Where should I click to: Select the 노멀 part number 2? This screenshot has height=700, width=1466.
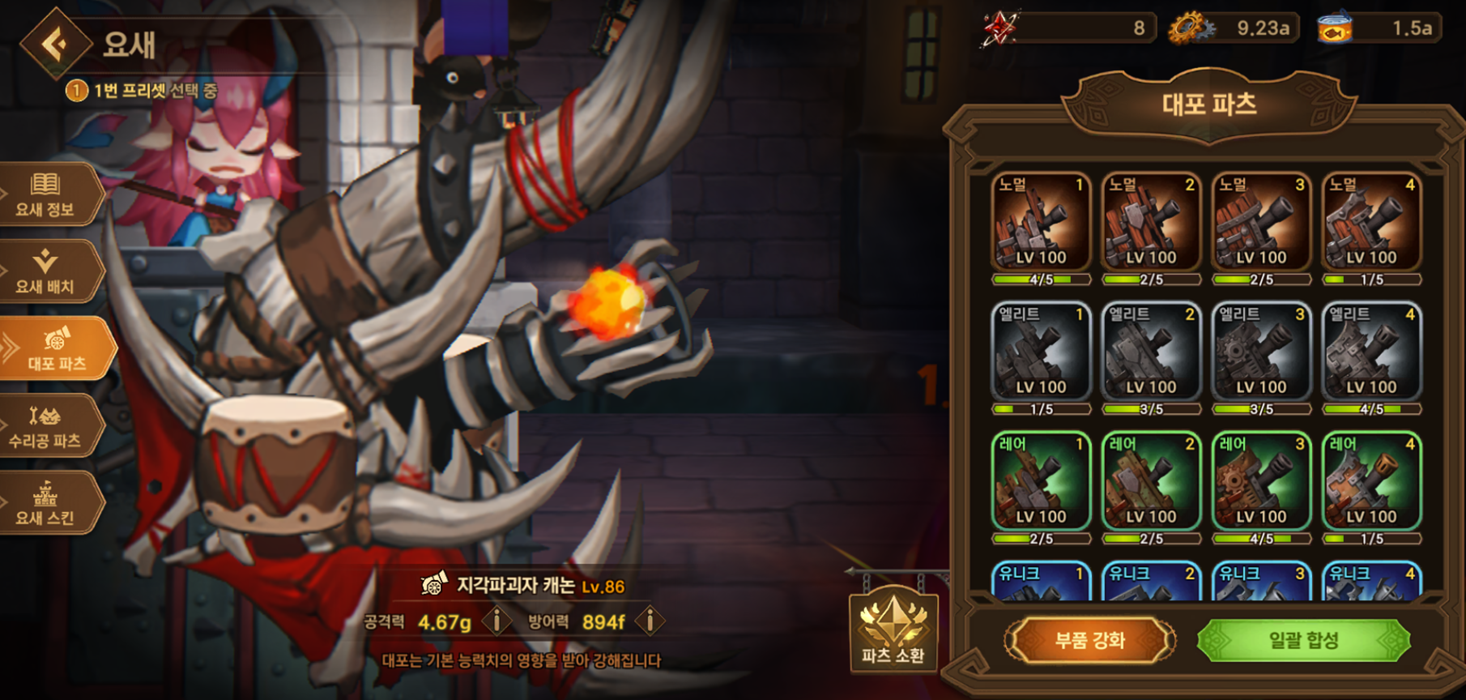tap(1151, 222)
